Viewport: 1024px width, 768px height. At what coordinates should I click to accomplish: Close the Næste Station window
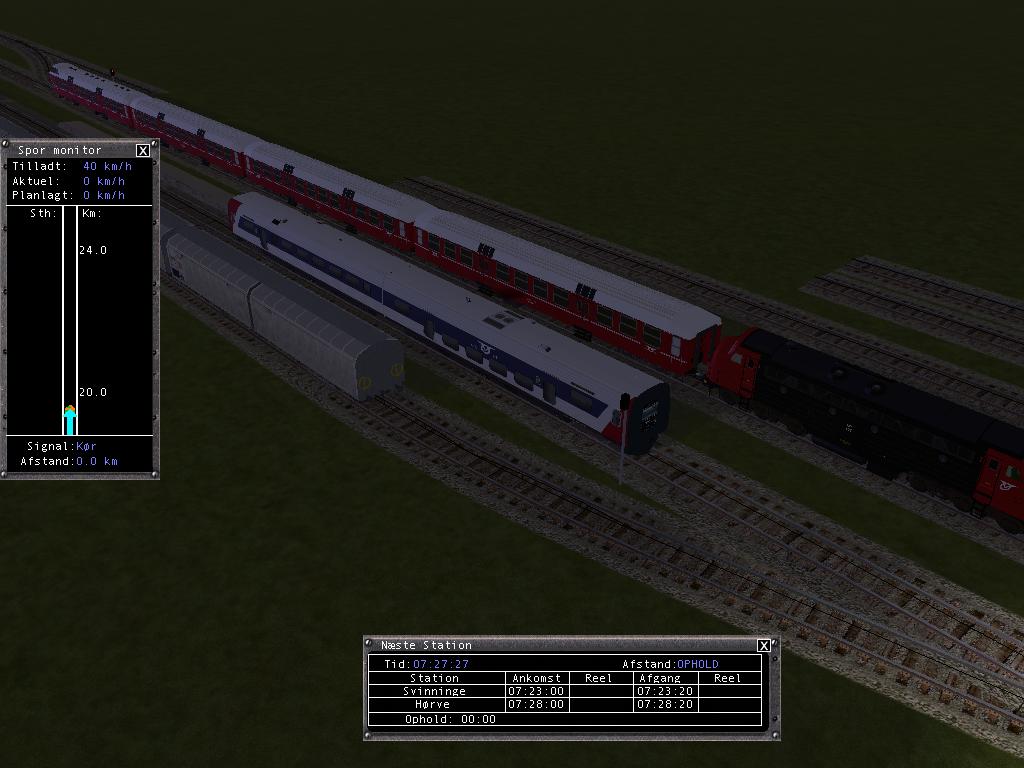(764, 646)
